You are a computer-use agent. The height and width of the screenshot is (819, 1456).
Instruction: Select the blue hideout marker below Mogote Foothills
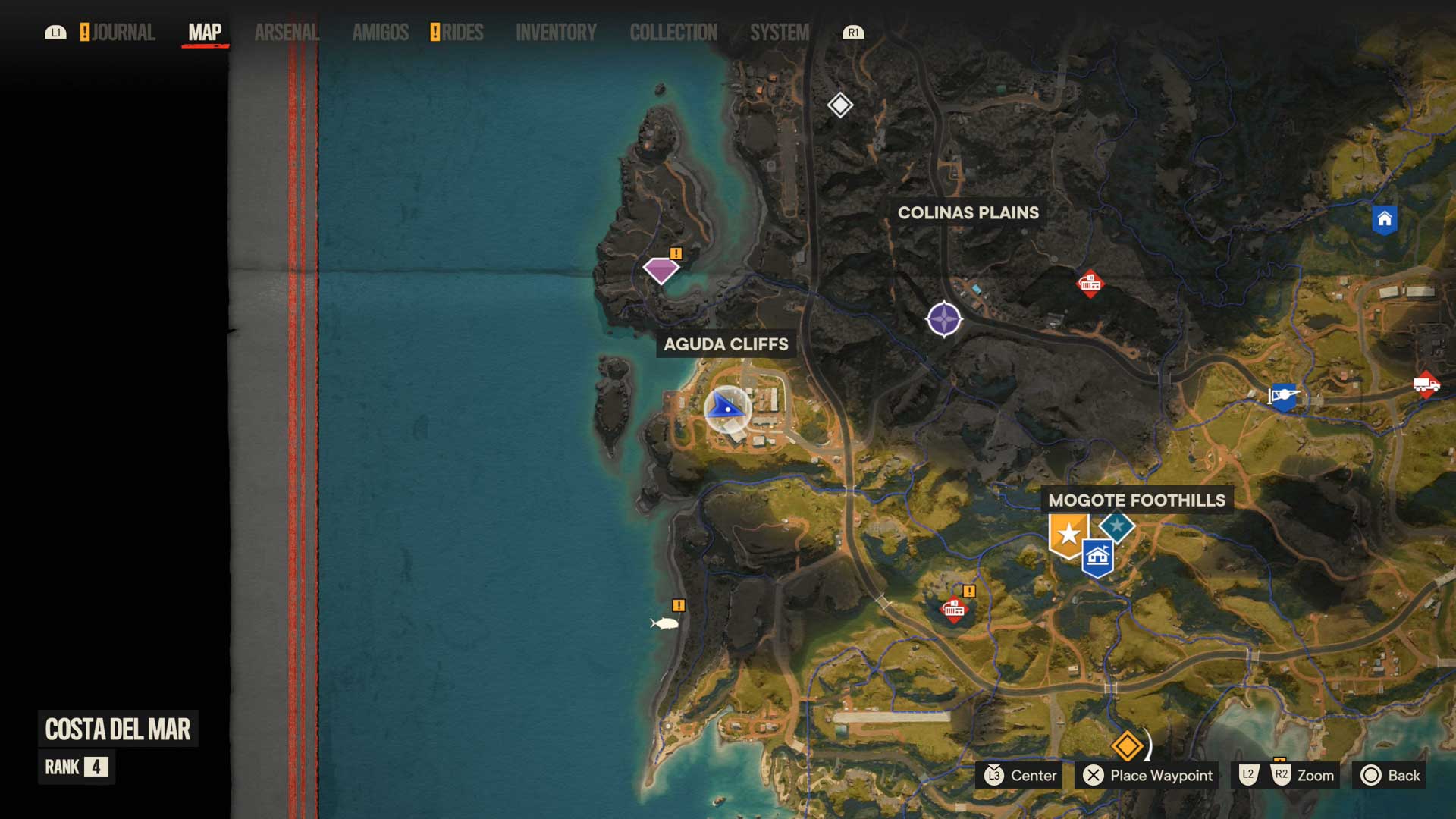1097,559
